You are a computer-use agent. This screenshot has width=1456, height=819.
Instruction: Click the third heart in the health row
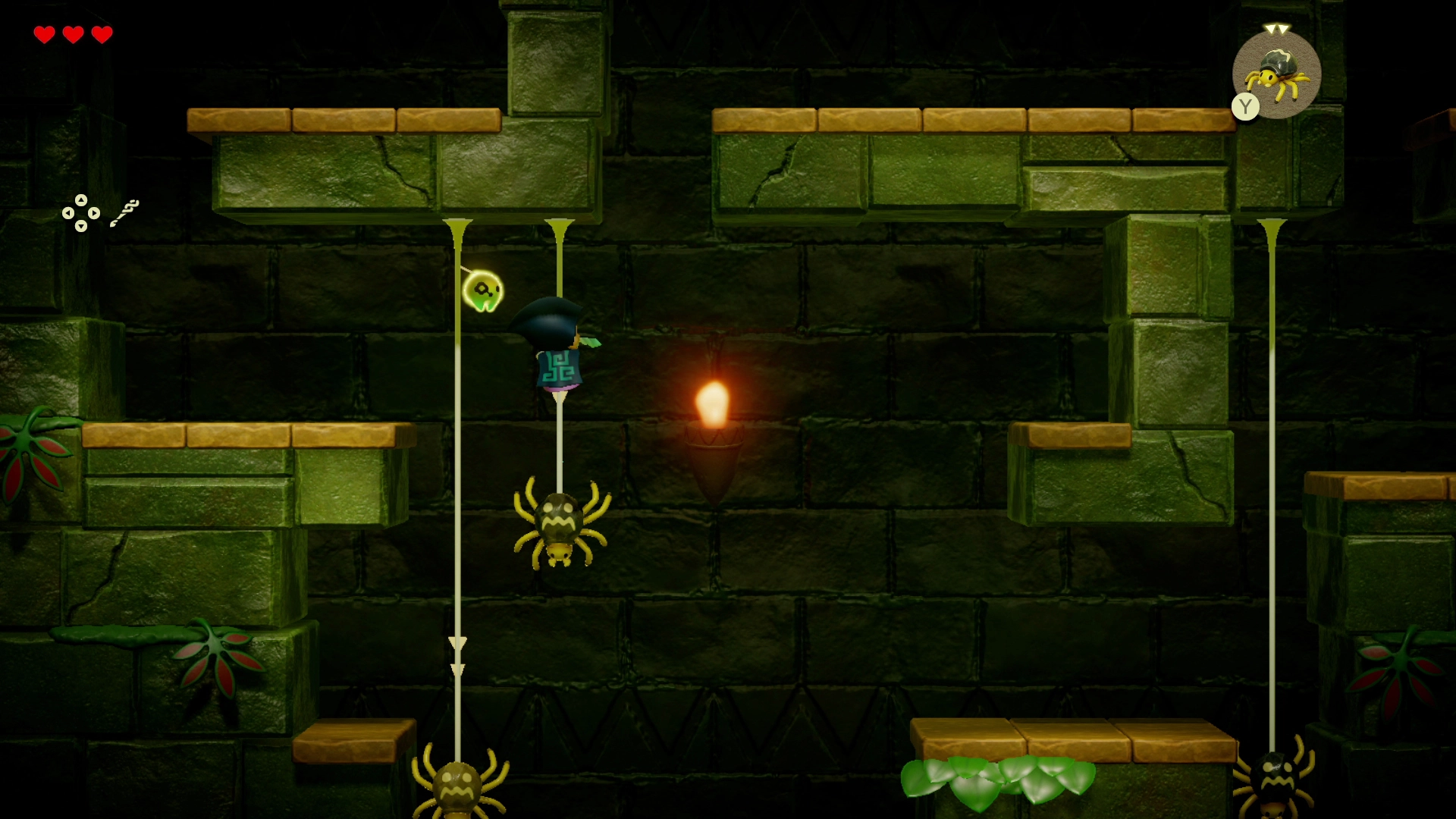pos(101,34)
